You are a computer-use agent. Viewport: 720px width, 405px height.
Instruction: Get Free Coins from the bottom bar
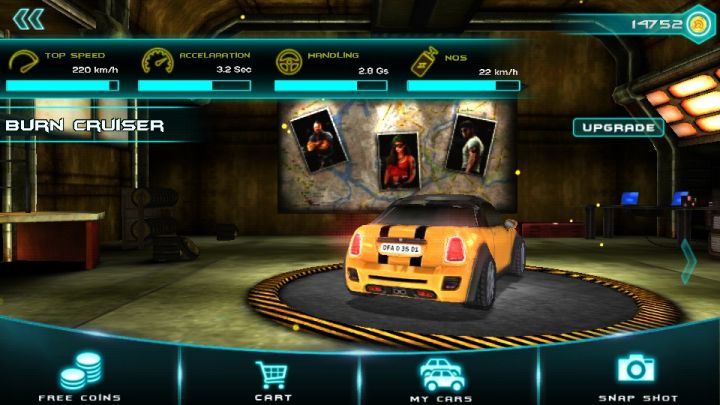[80, 378]
